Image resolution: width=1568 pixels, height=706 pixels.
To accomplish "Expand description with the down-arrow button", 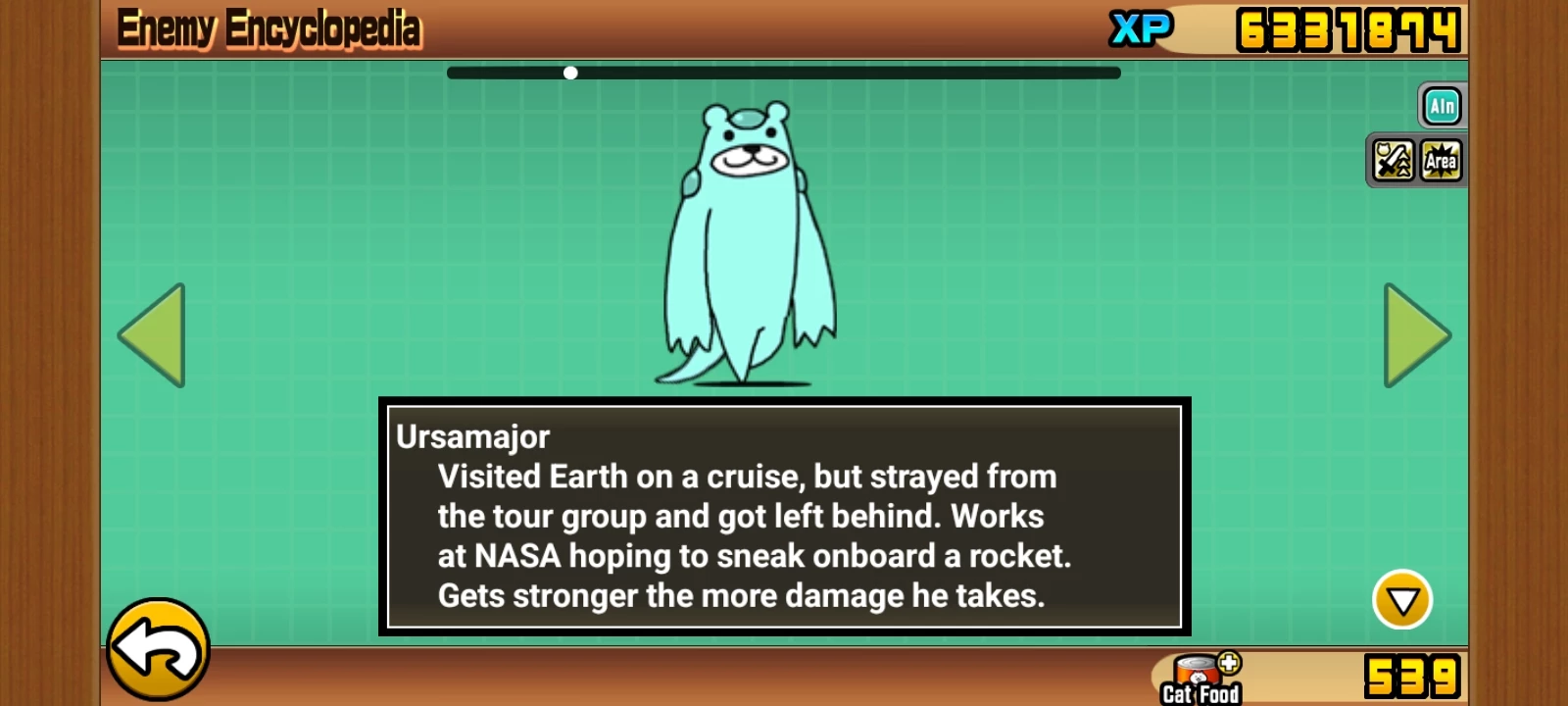I will pyautogui.click(x=1401, y=599).
